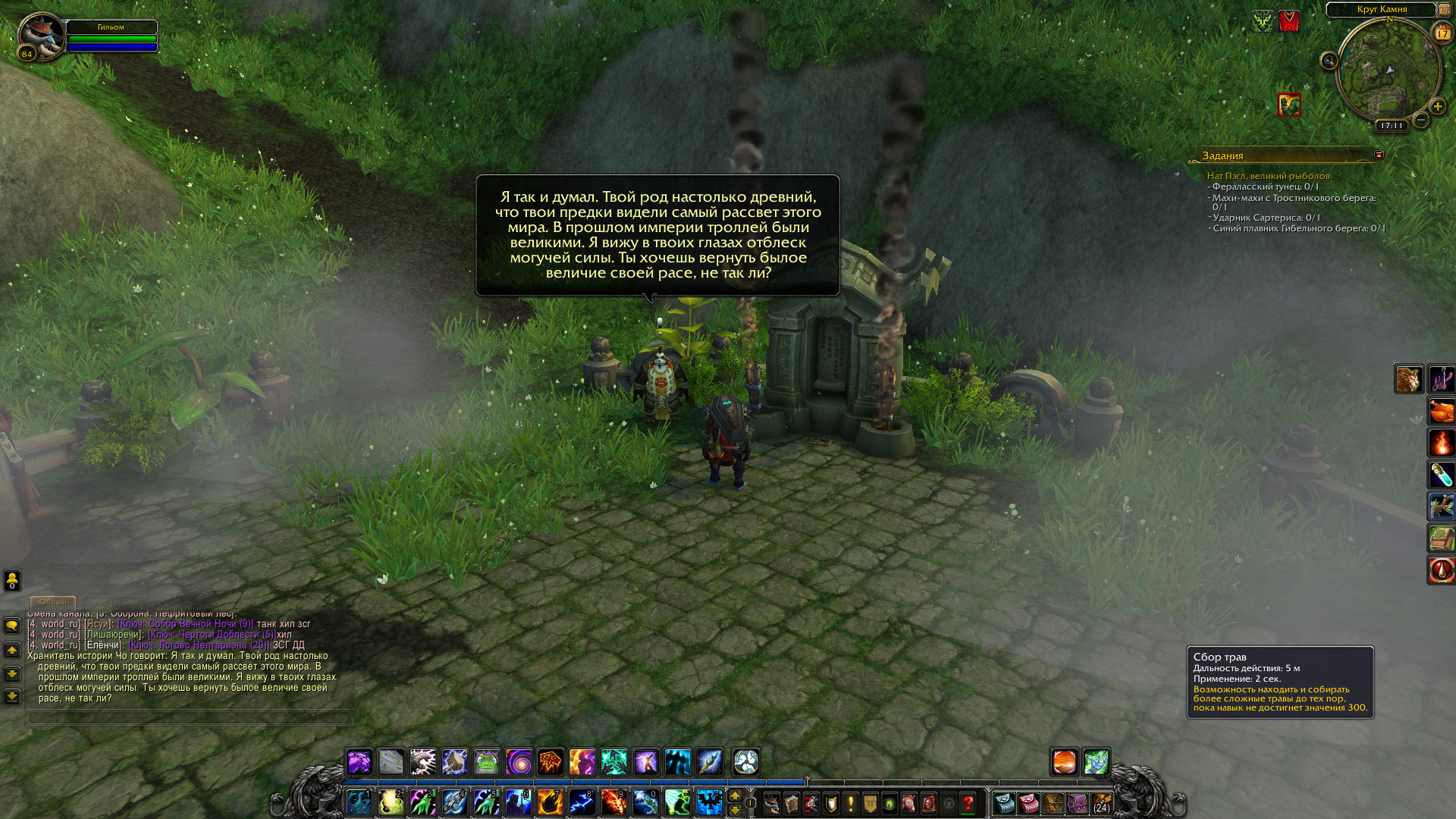Click the chat message input box
This screenshot has width=1456, height=819.
click(190, 717)
